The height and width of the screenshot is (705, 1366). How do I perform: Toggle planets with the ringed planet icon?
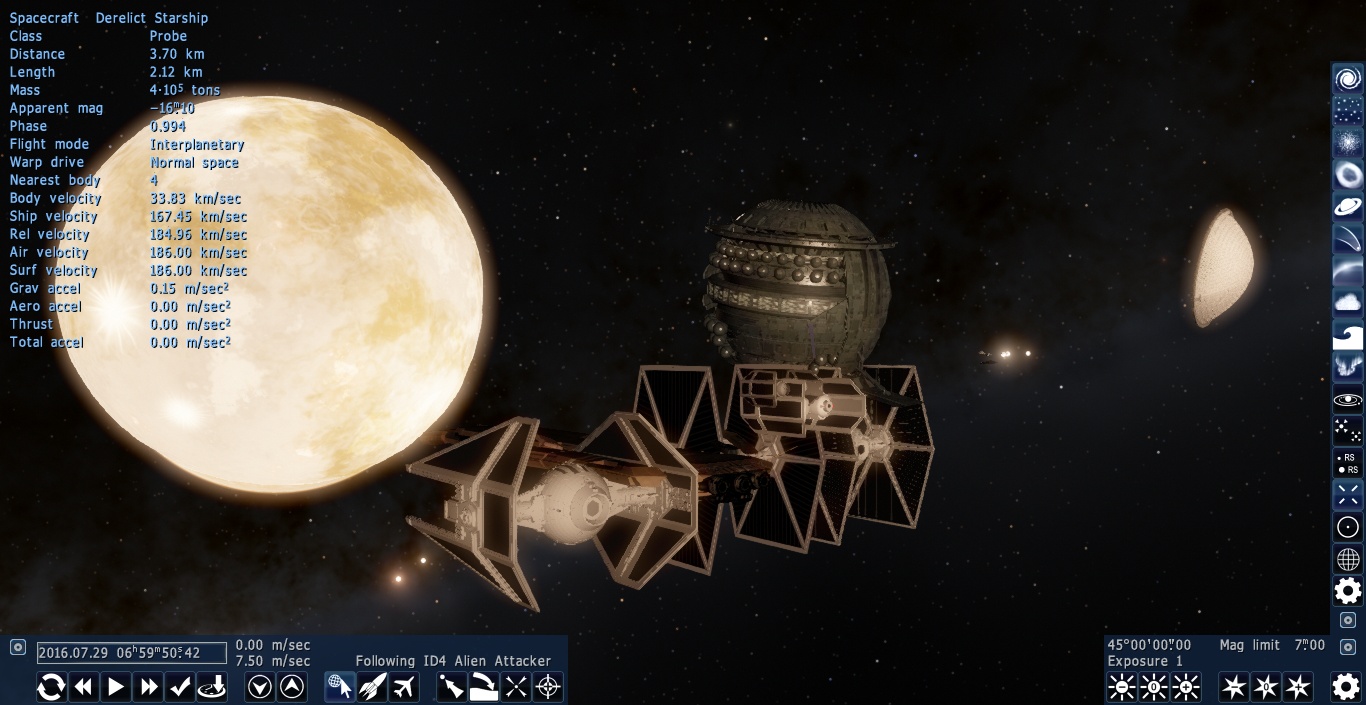pos(1348,207)
